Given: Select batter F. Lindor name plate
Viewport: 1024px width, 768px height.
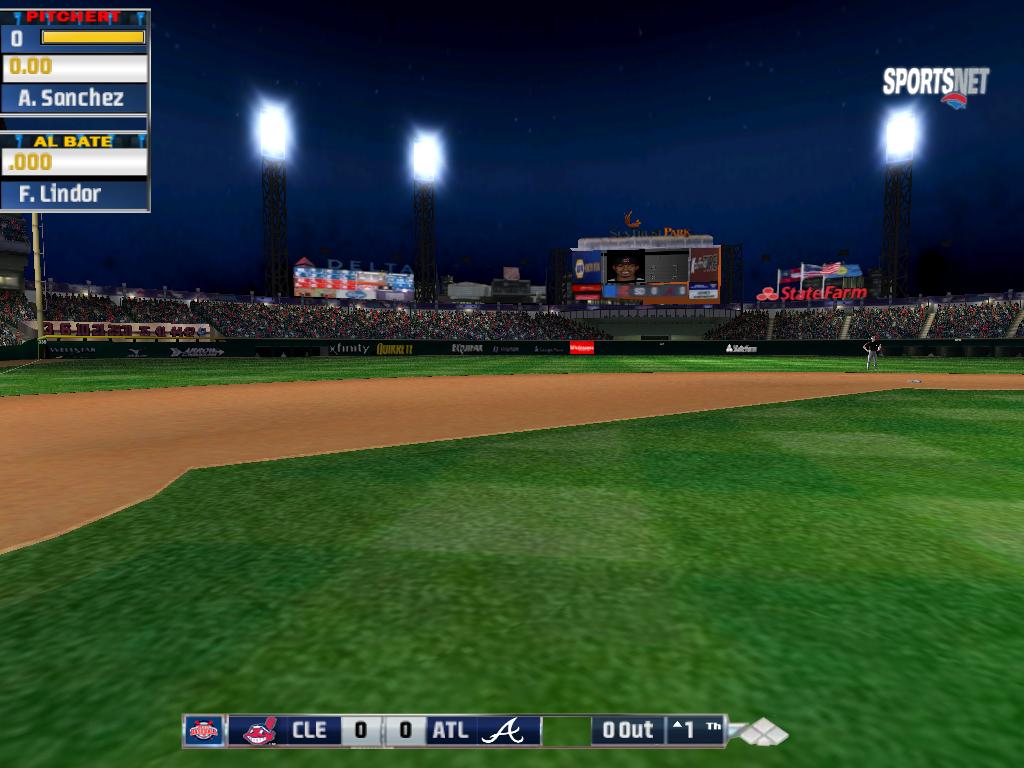Looking at the screenshot, I should click(75, 194).
